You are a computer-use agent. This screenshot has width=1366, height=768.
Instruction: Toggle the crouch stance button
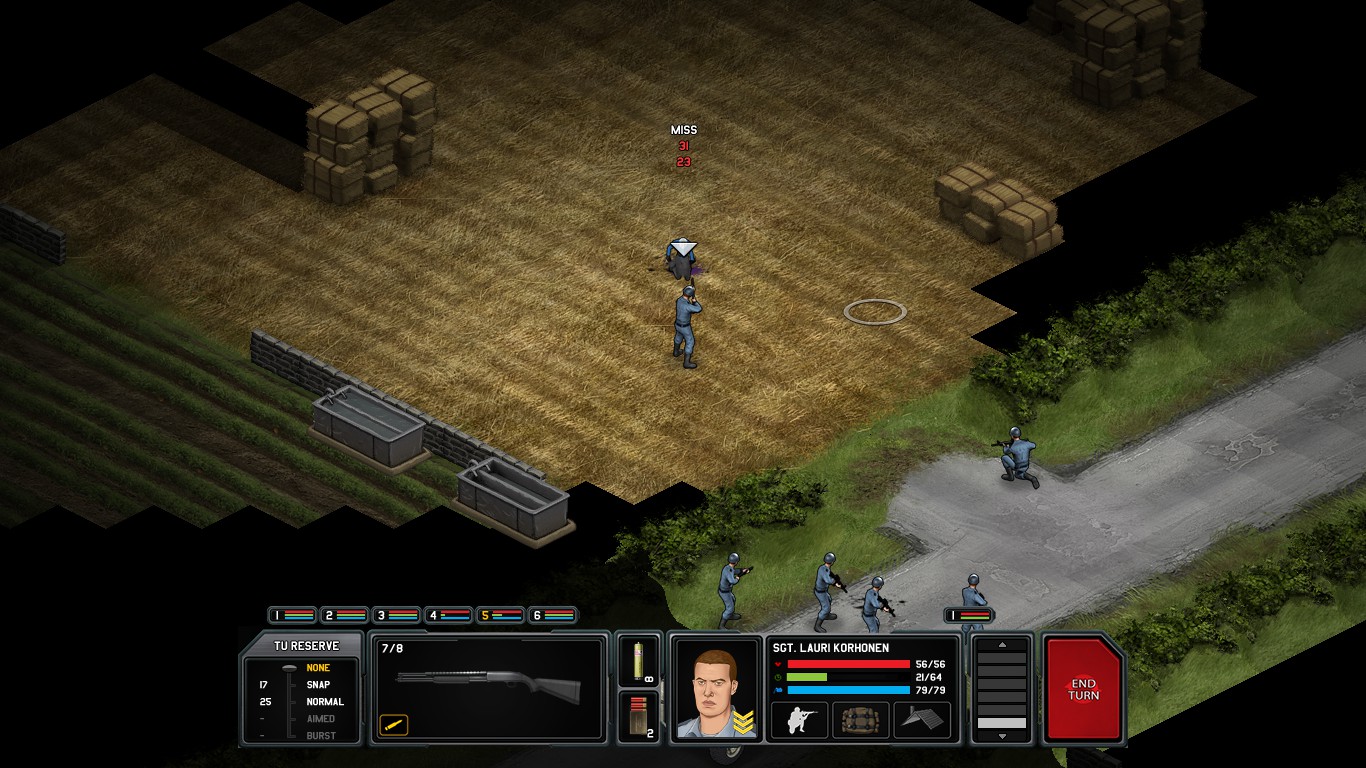[x=799, y=720]
